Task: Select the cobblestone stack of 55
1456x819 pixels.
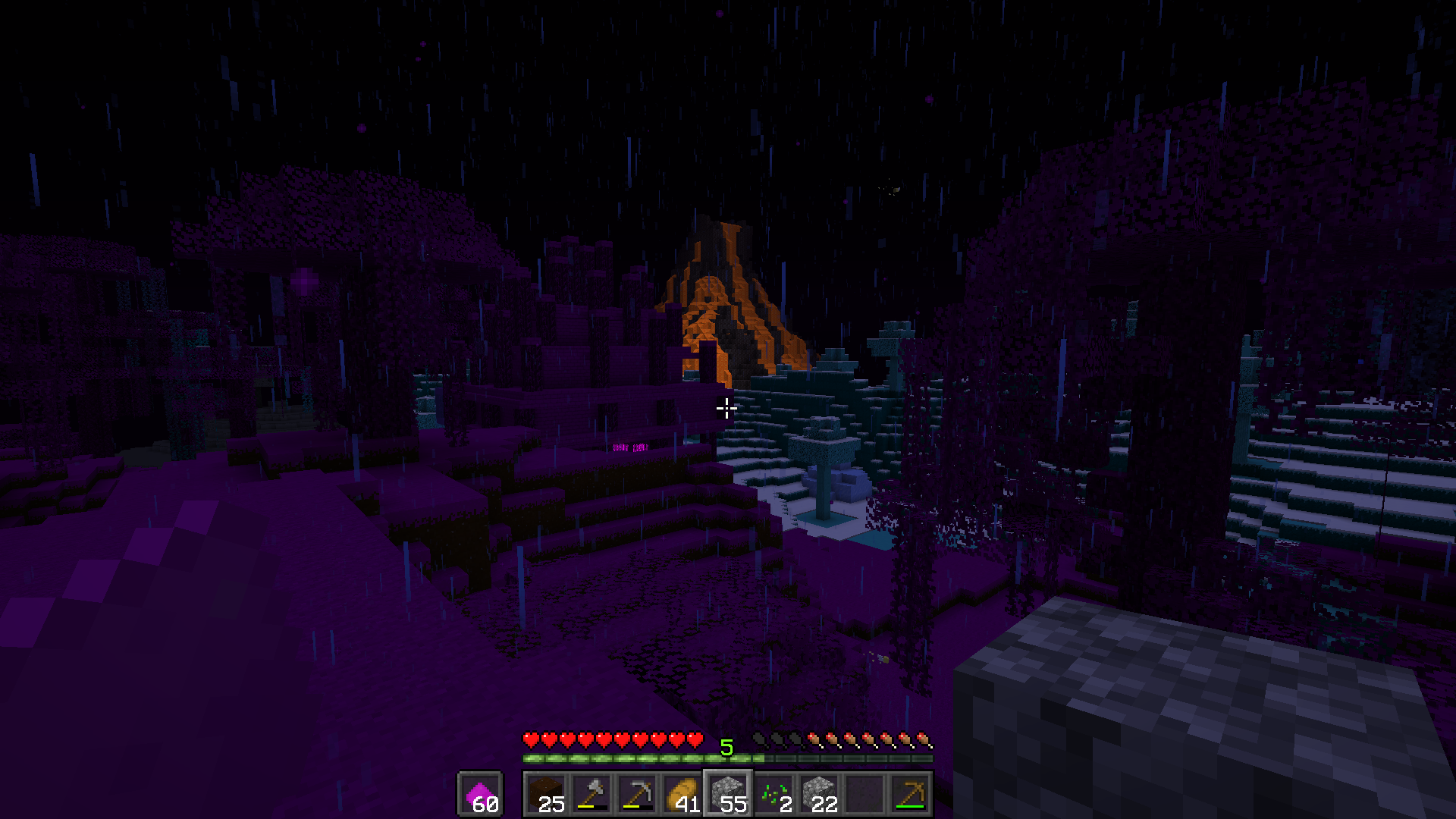Action: point(728,794)
